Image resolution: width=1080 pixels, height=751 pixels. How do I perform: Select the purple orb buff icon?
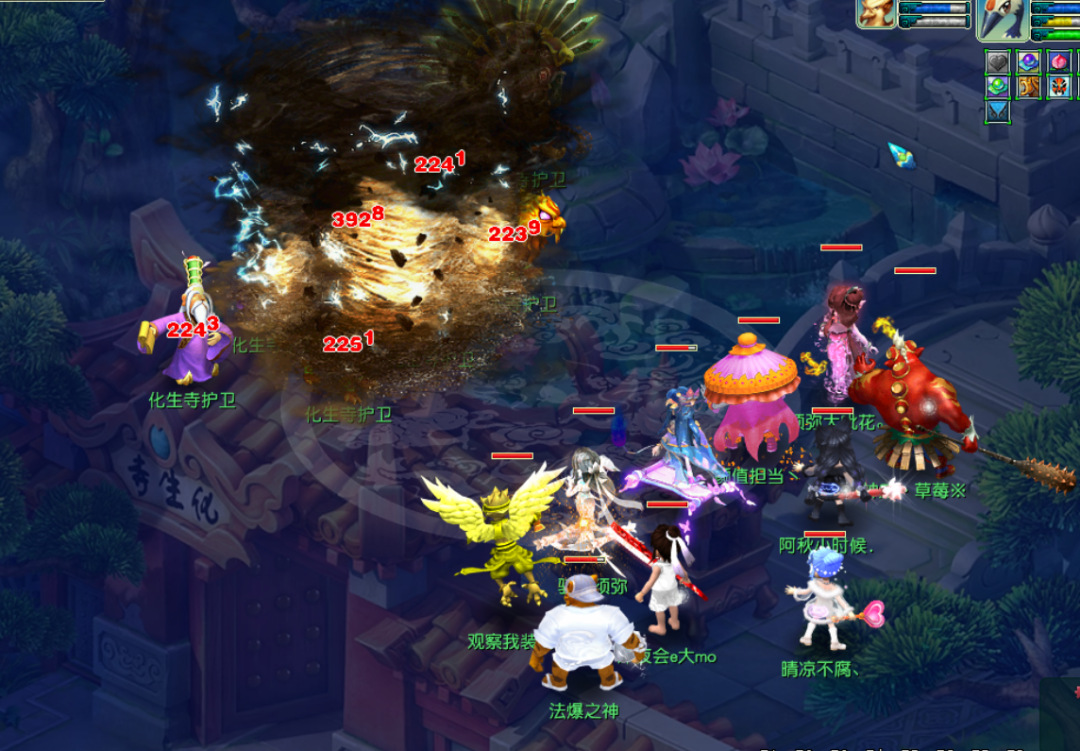1028,62
